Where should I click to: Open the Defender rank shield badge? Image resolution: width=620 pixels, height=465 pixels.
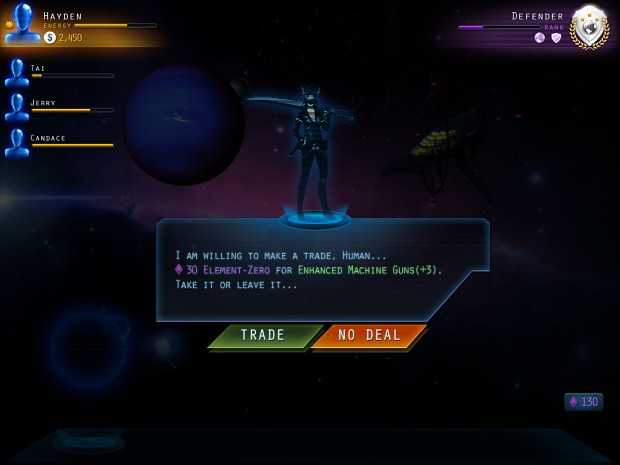pos(589,27)
